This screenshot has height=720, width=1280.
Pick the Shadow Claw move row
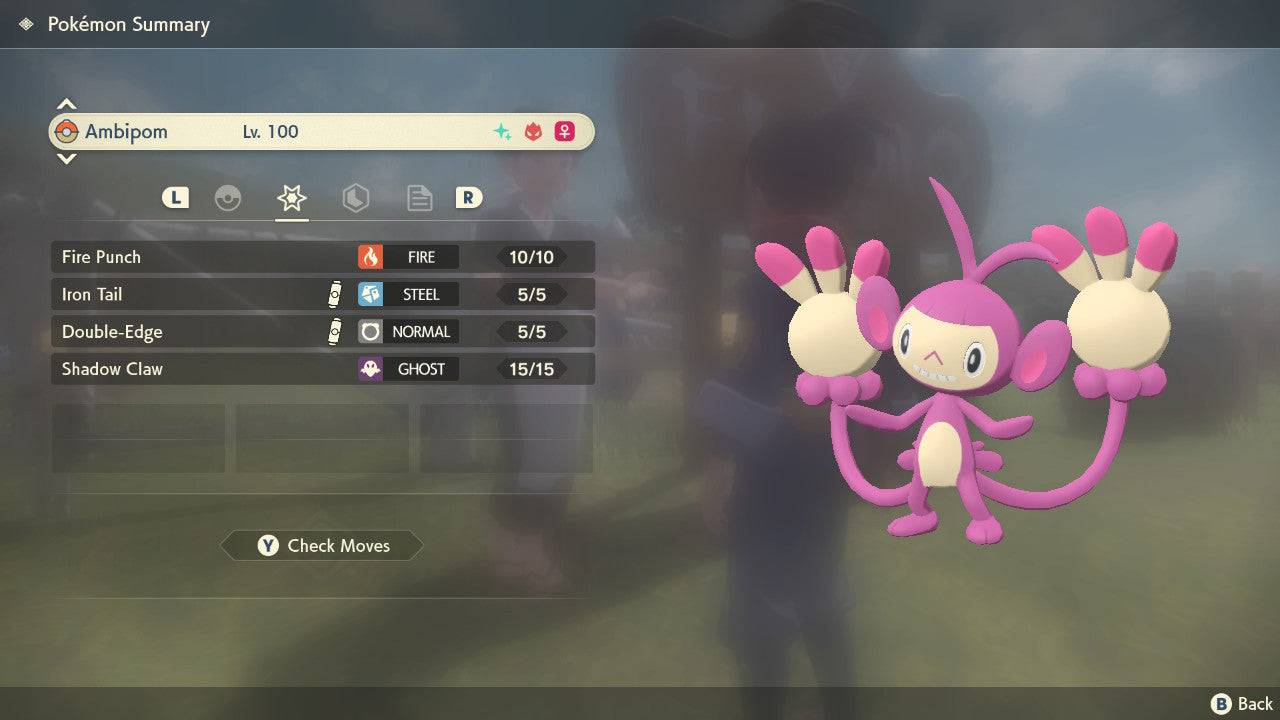(322, 369)
